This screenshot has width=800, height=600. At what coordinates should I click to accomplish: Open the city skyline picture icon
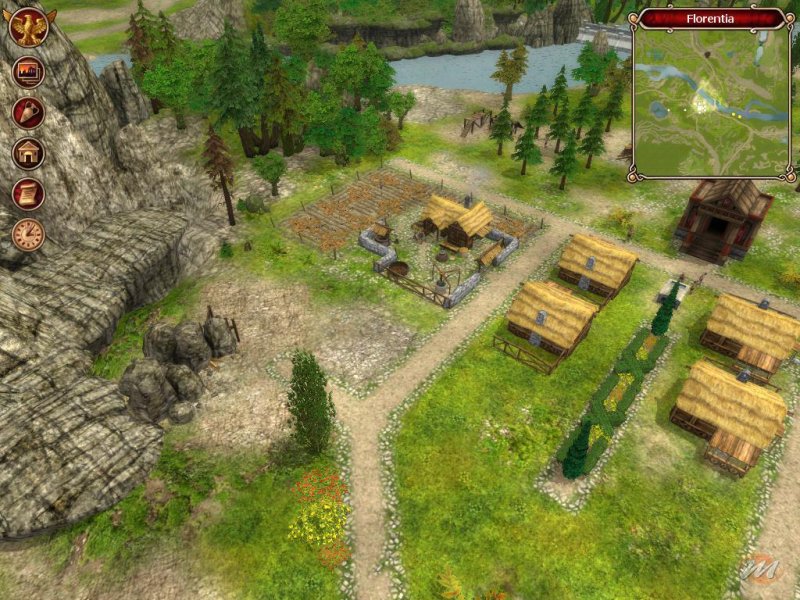point(28,73)
